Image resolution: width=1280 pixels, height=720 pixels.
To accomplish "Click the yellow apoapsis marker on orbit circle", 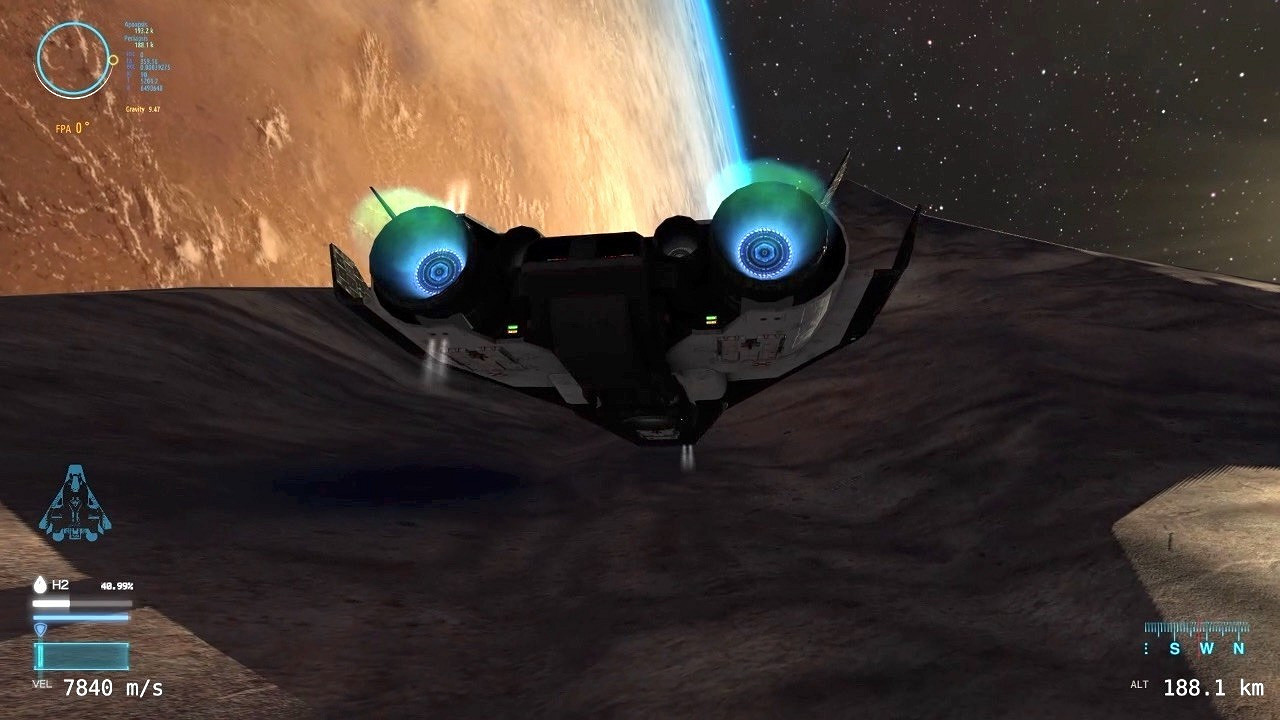I will [x=113, y=60].
